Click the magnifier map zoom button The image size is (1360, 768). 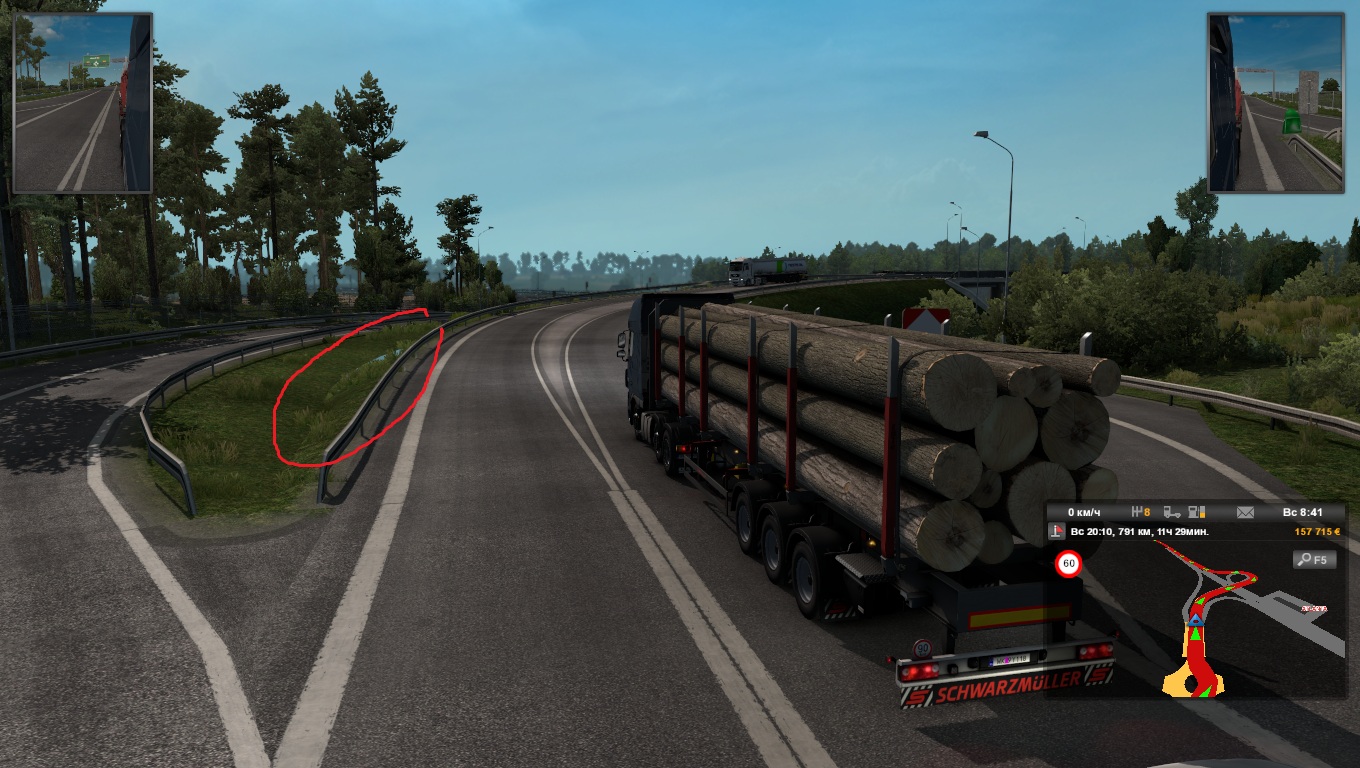point(1314,559)
